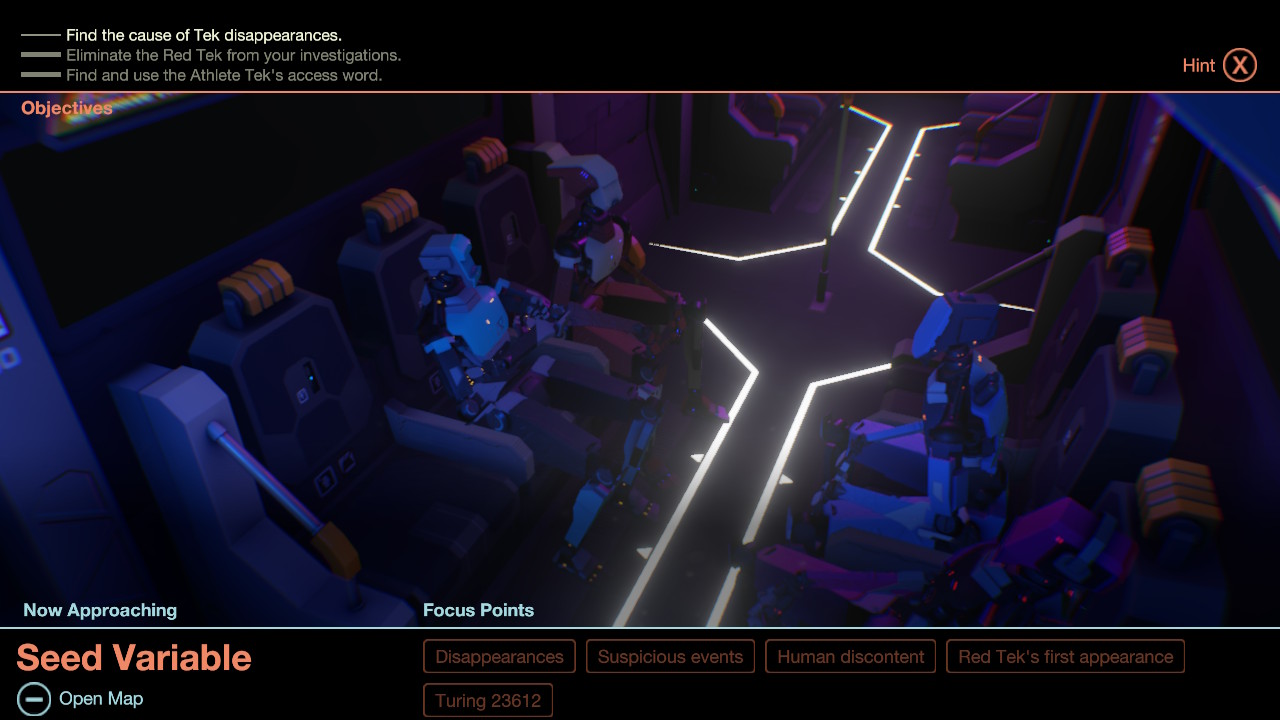The width and height of the screenshot is (1280, 720).
Task: Select the Eliminate the Red Tek objective text
Action: click(236, 55)
